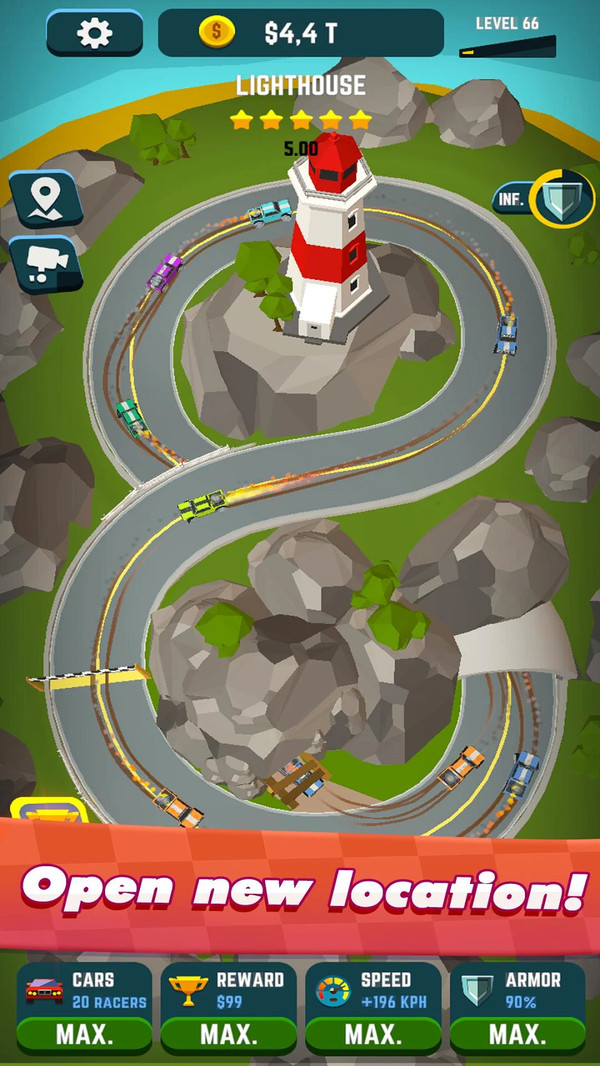Open the settings gear menu
This screenshot has height=1066, width=600.
pyautogui.click(x=95, y=33)
